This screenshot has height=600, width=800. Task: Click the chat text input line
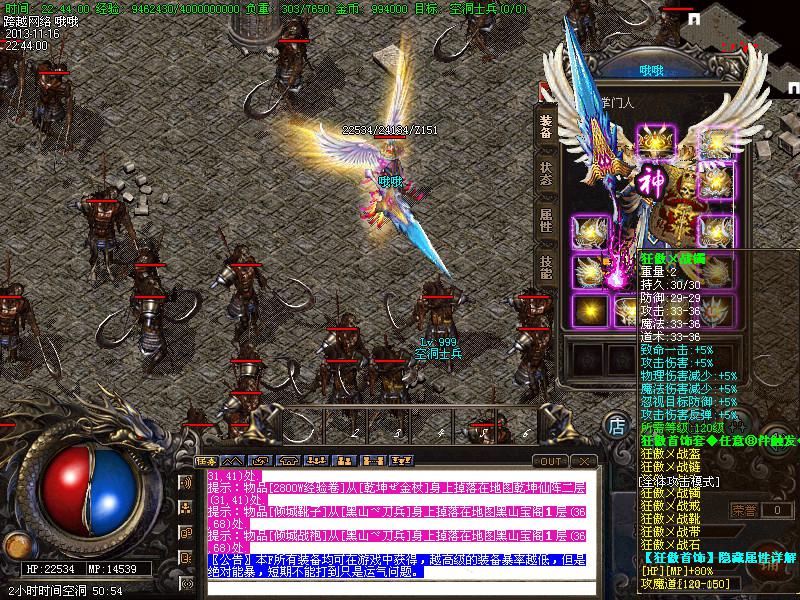coord(400,587)
